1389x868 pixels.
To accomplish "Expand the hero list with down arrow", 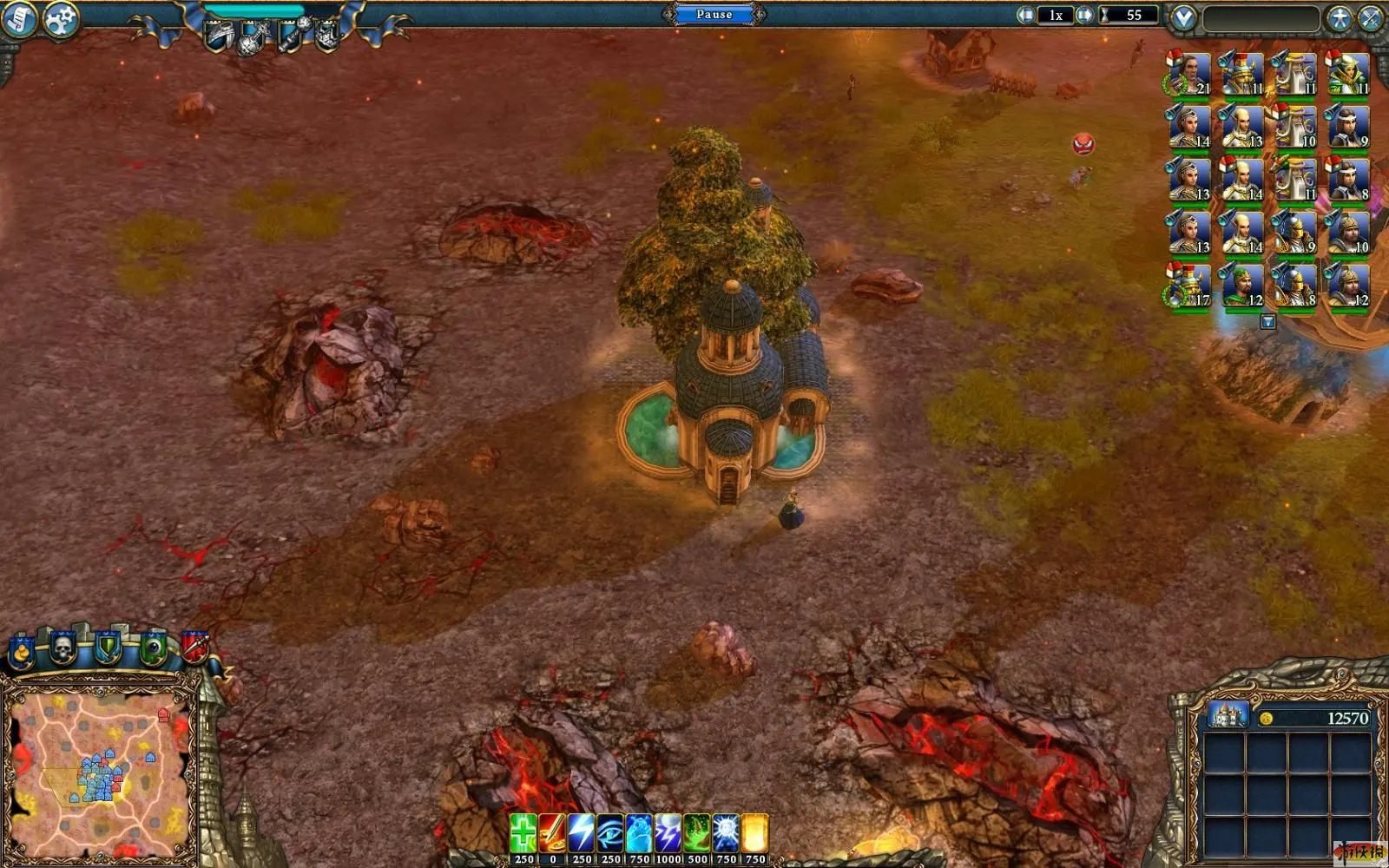I will click(1267, 322).
